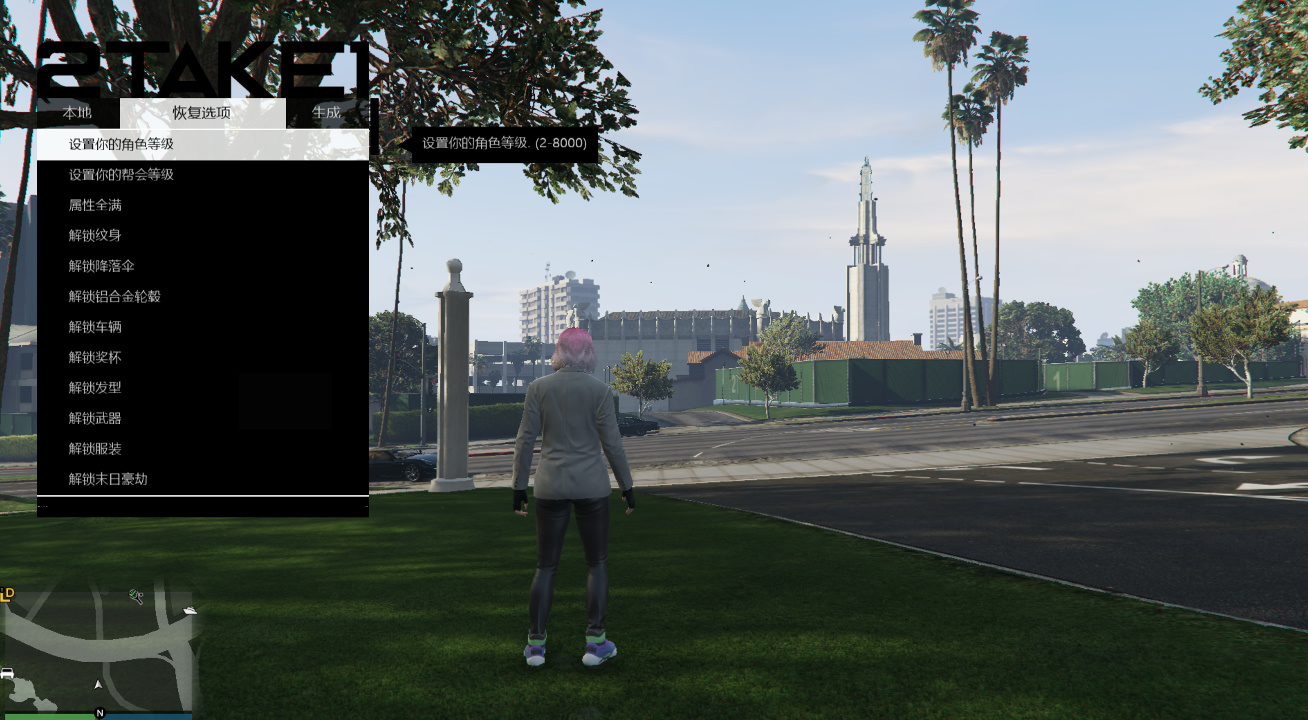Click the boat blip on the minimap

[190, 611]
